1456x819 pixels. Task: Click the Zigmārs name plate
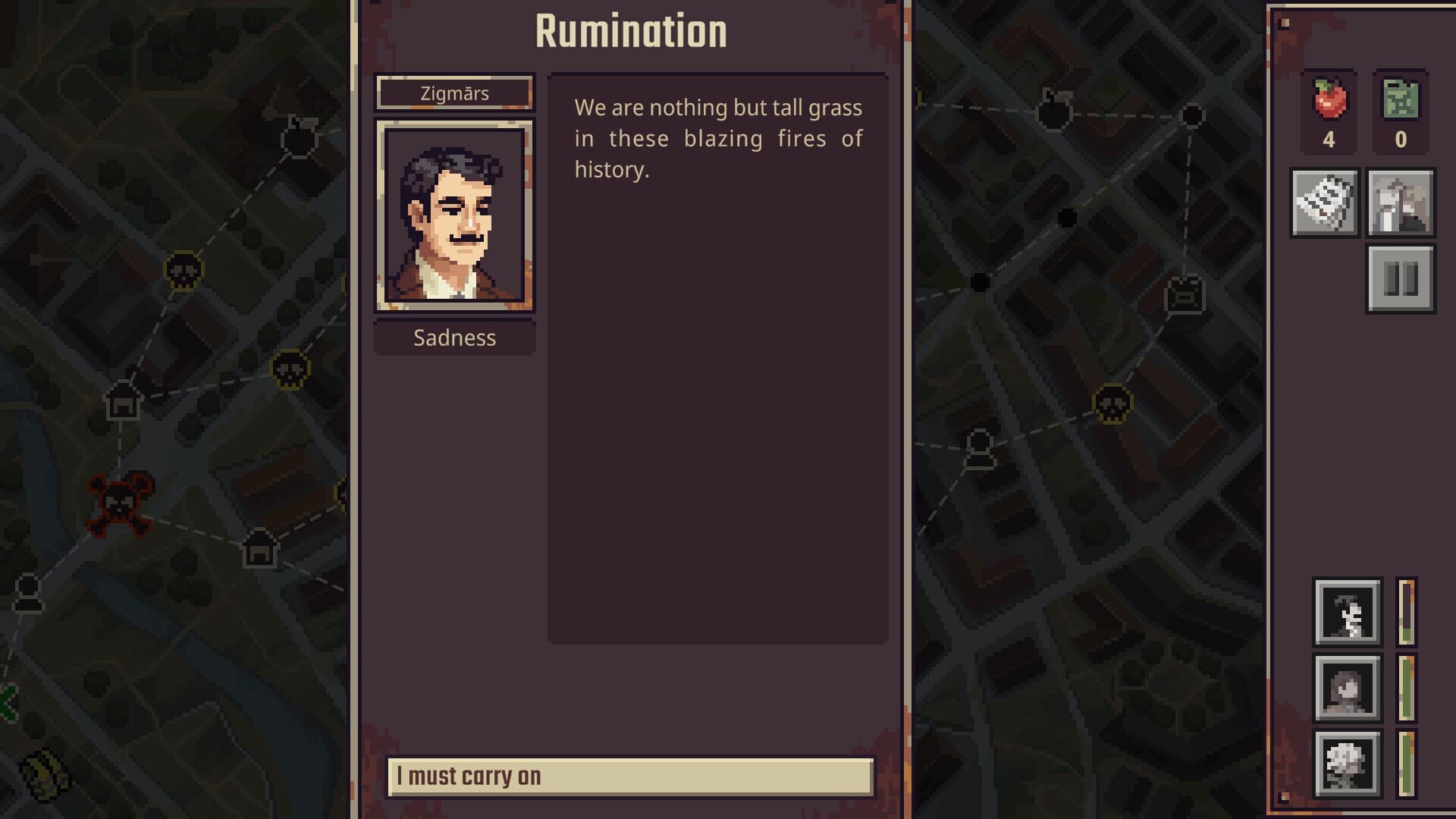tap(454, 93)
